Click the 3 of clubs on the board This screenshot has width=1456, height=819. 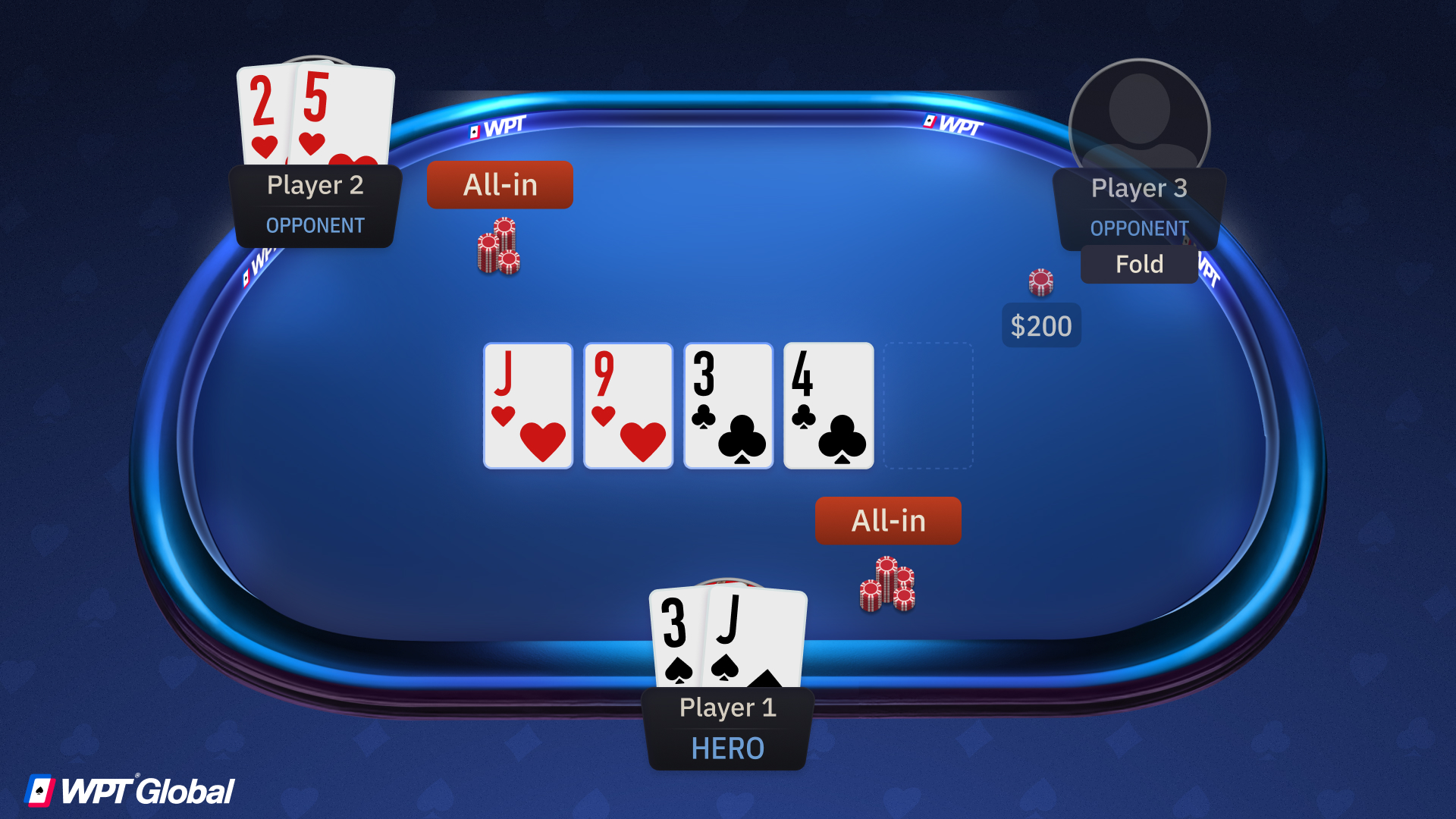[x=727, y=406]
